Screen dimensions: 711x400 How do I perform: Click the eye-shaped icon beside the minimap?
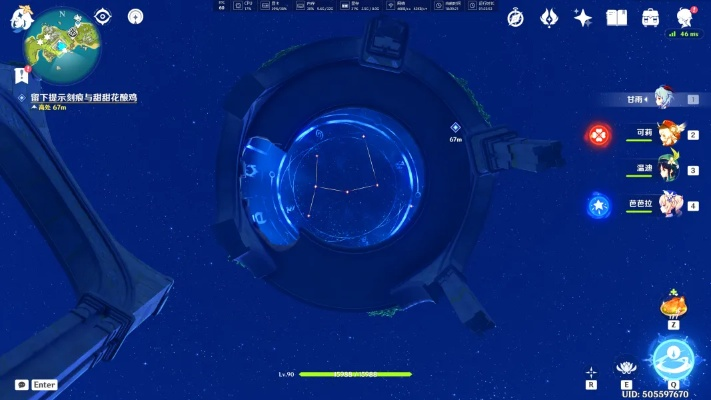(x=102, y=16)
